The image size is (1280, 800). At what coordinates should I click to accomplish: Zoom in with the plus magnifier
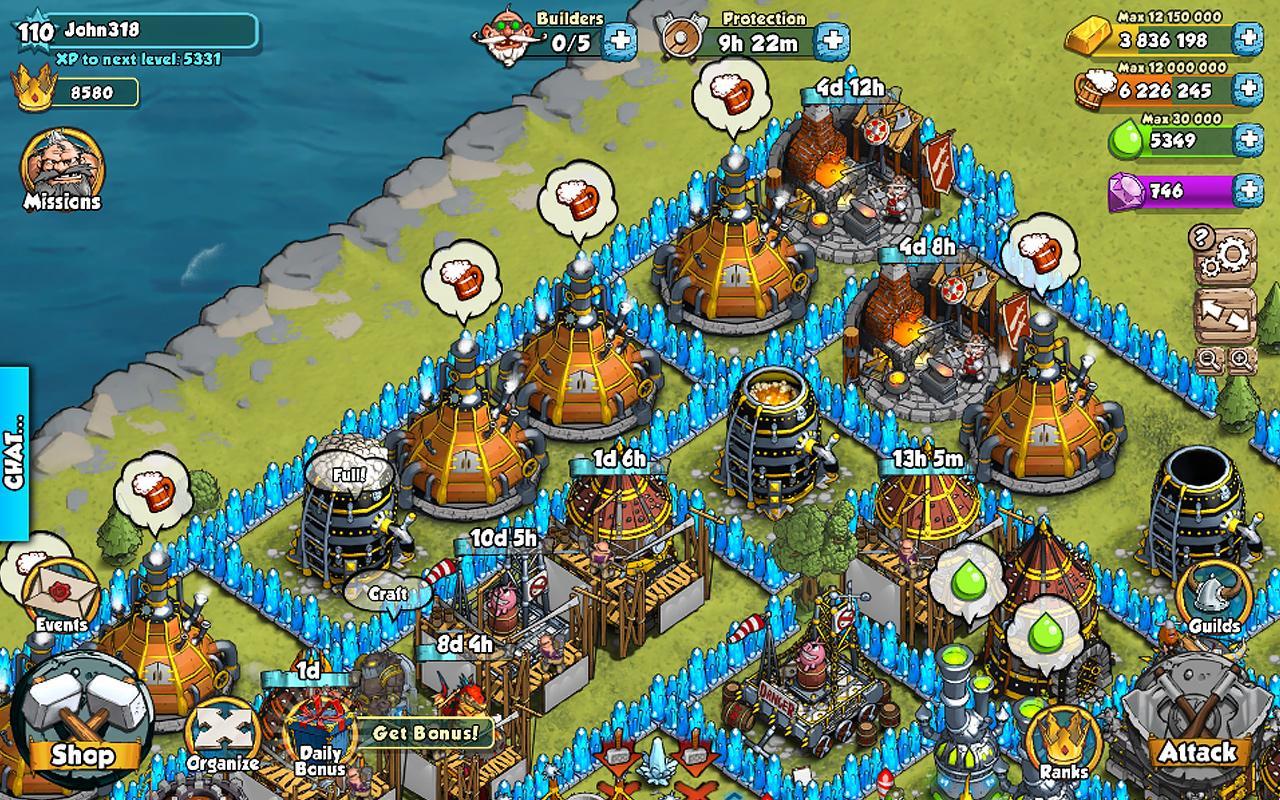(x=1240, y=359)
